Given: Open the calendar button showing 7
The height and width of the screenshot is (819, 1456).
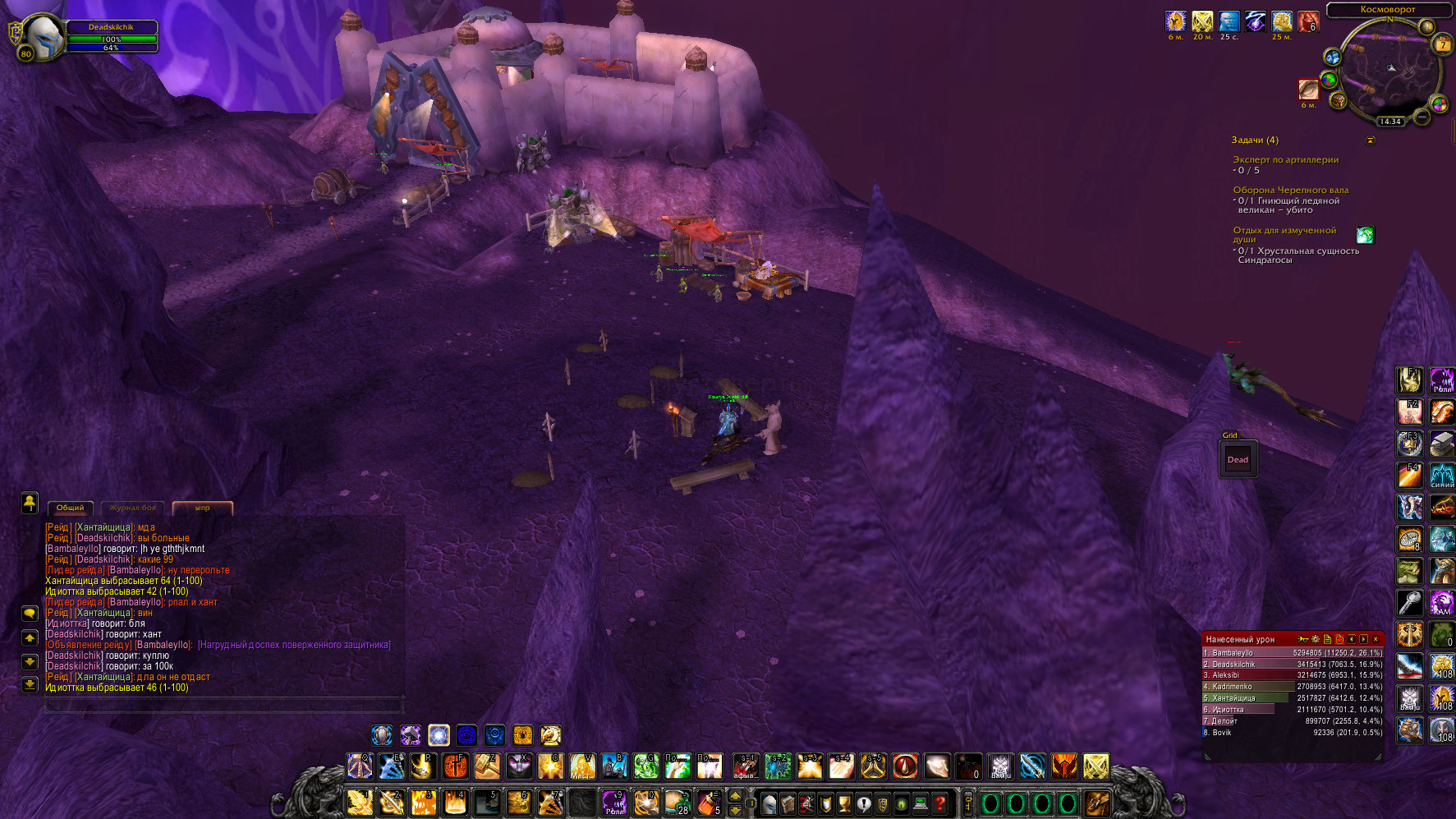Looking at the screenshot, I should click(1442, 45).
